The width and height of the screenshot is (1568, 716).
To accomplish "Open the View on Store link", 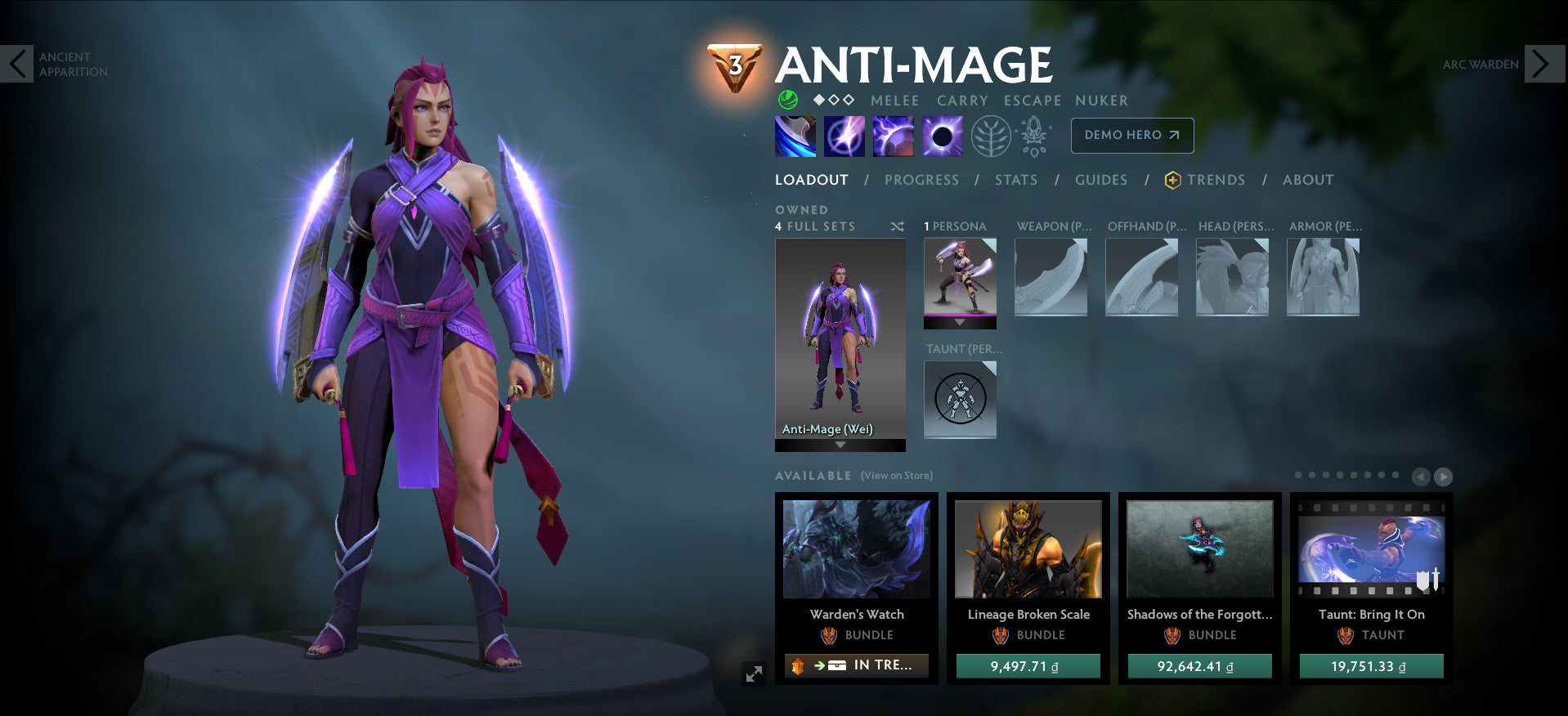I will coord(897,475).
